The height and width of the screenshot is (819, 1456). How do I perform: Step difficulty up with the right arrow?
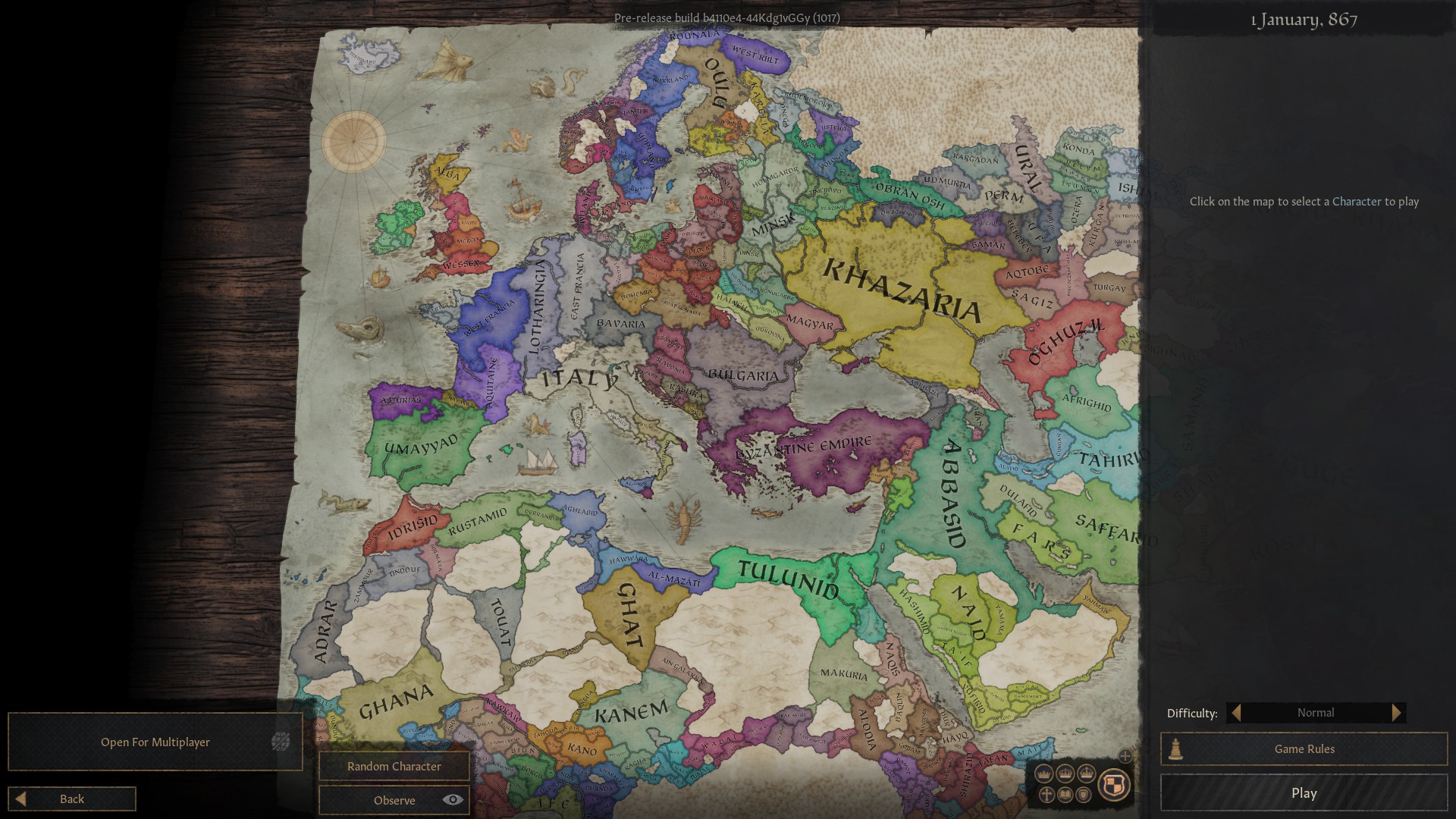(x=1398, y=712)
